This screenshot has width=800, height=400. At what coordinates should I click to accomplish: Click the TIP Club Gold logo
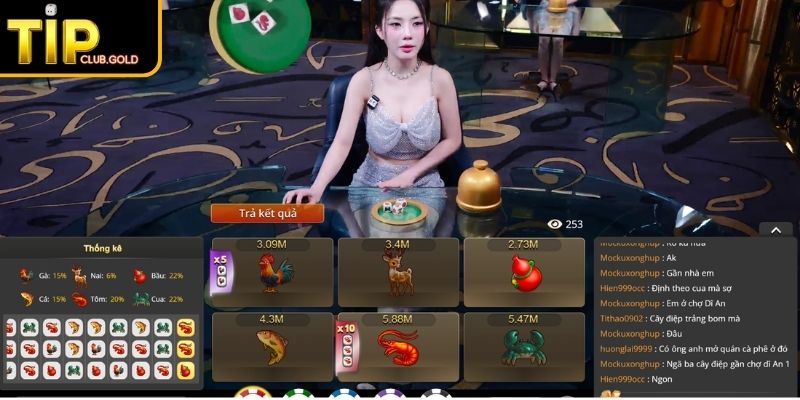pyautogui.click(x=80, y=38)
